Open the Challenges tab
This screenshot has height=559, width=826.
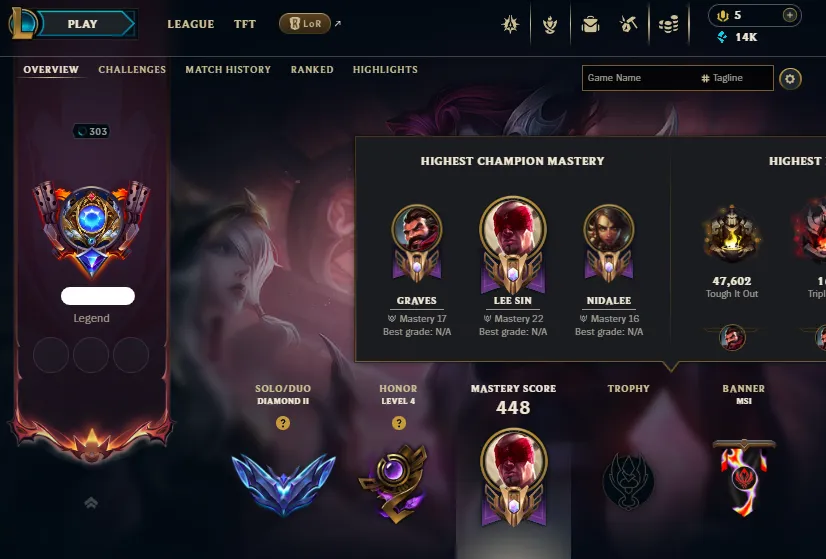pos(132,70)
